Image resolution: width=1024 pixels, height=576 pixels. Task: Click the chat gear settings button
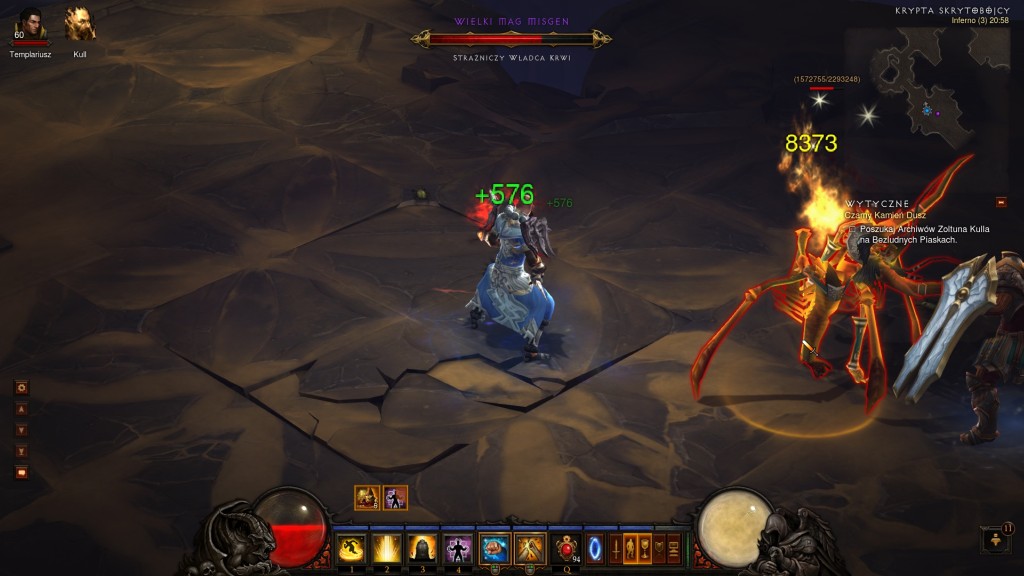21,387
